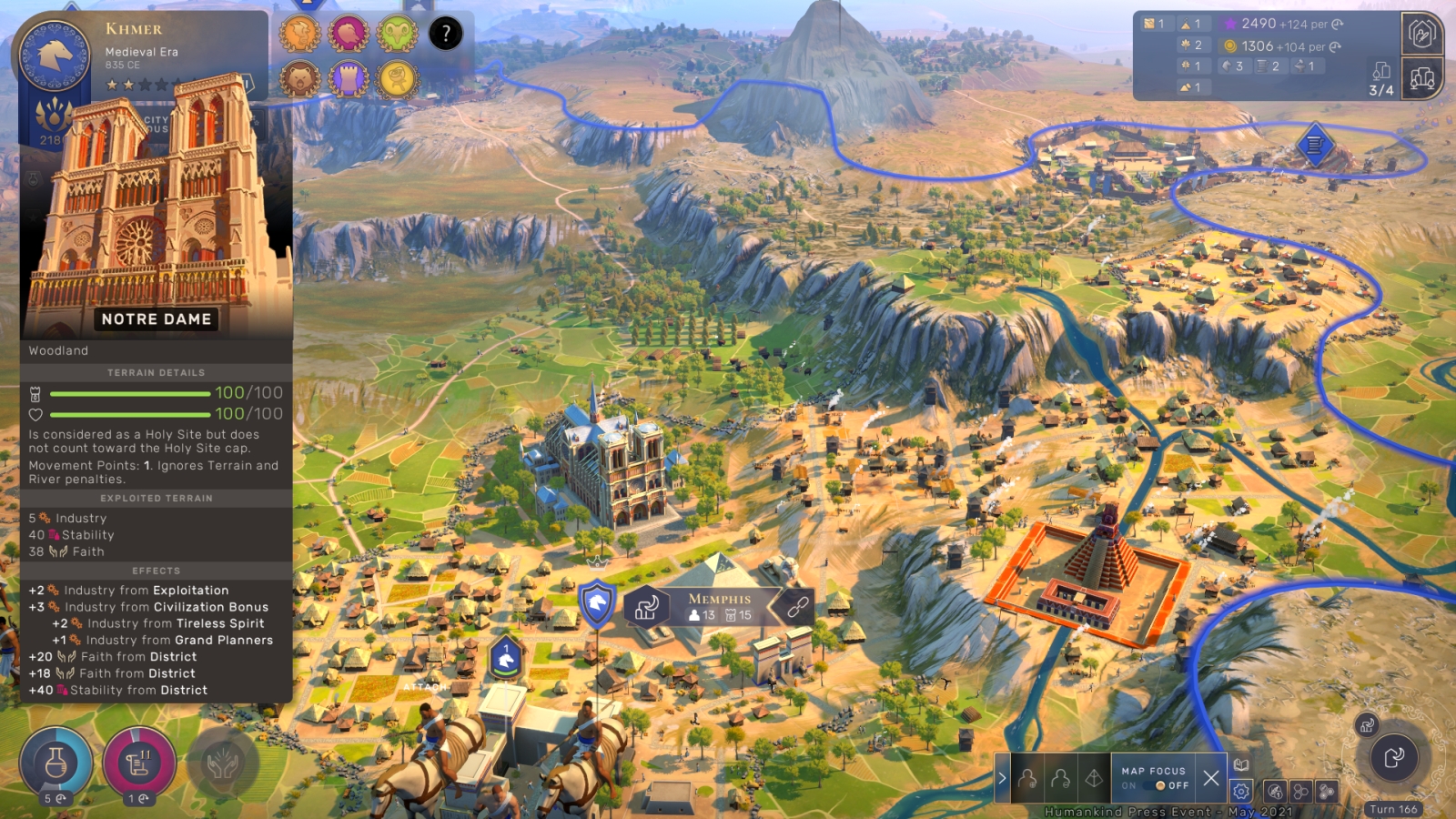This screenshot has width=1456, height=819.
Task: End the turn with the moon button
Action: 1393,757
